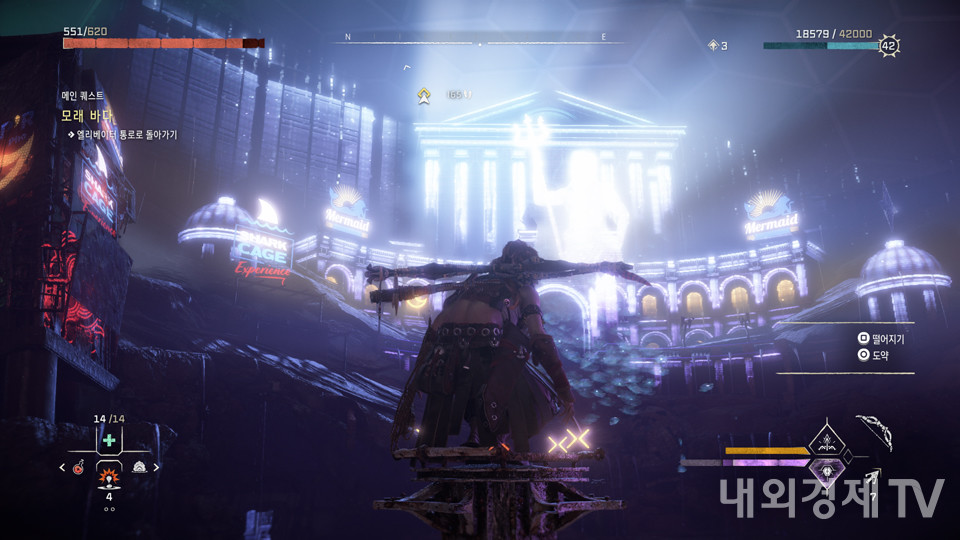Use the green medicinal berry pouch
The image size is (960, 540).
click(108, 441)
